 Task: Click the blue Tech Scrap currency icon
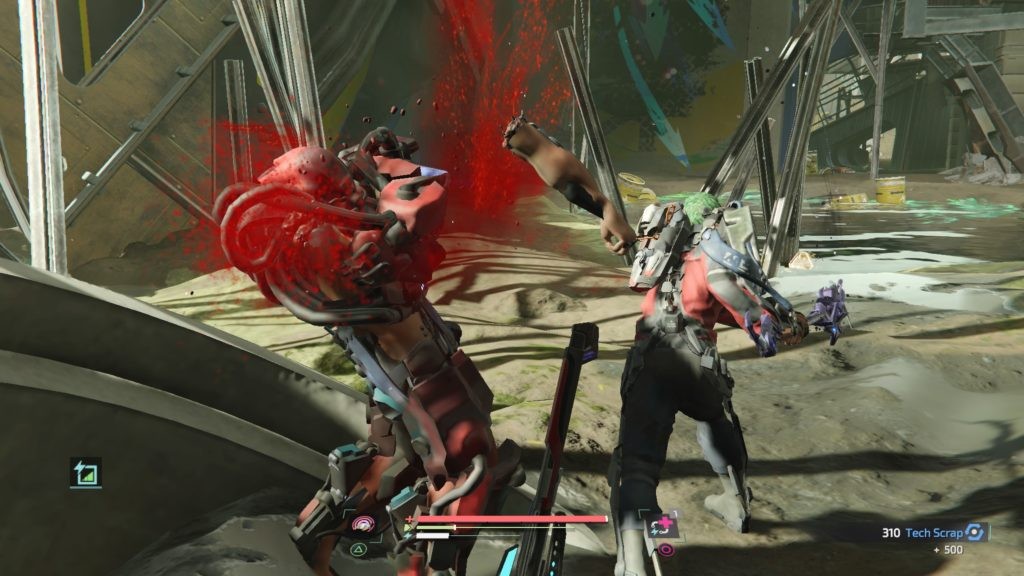pyautogui.click(x=975, y=533)
